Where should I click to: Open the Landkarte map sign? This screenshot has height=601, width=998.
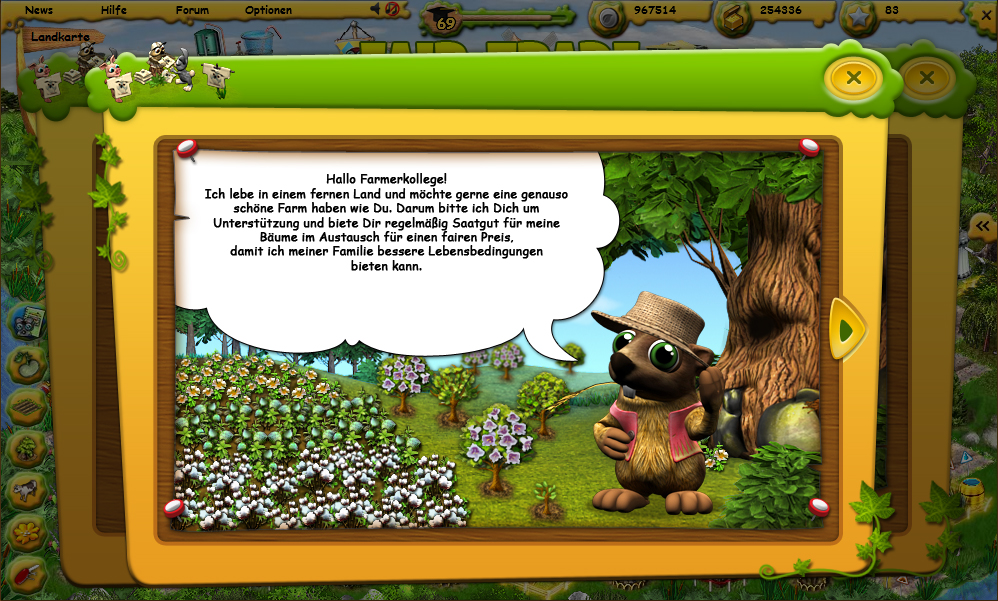pyautogui.click(x=60, y=37)
